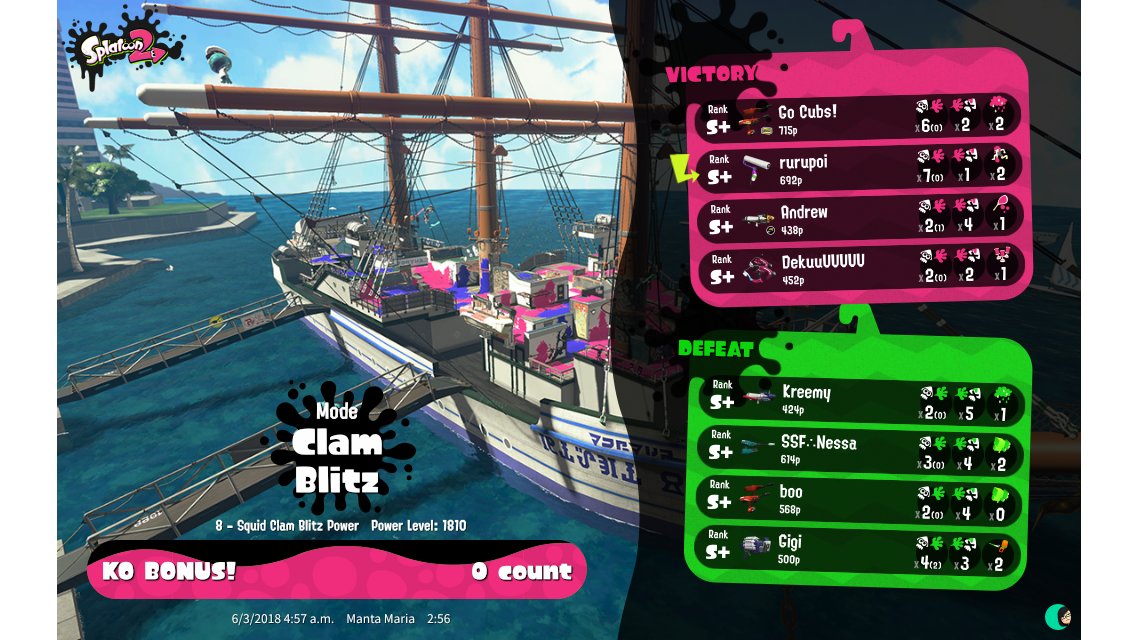Select rurupoi's result row
Image resolution: width=1138 pixels, height=640 pixels.
pyautogui.click(x=860, y=168)
